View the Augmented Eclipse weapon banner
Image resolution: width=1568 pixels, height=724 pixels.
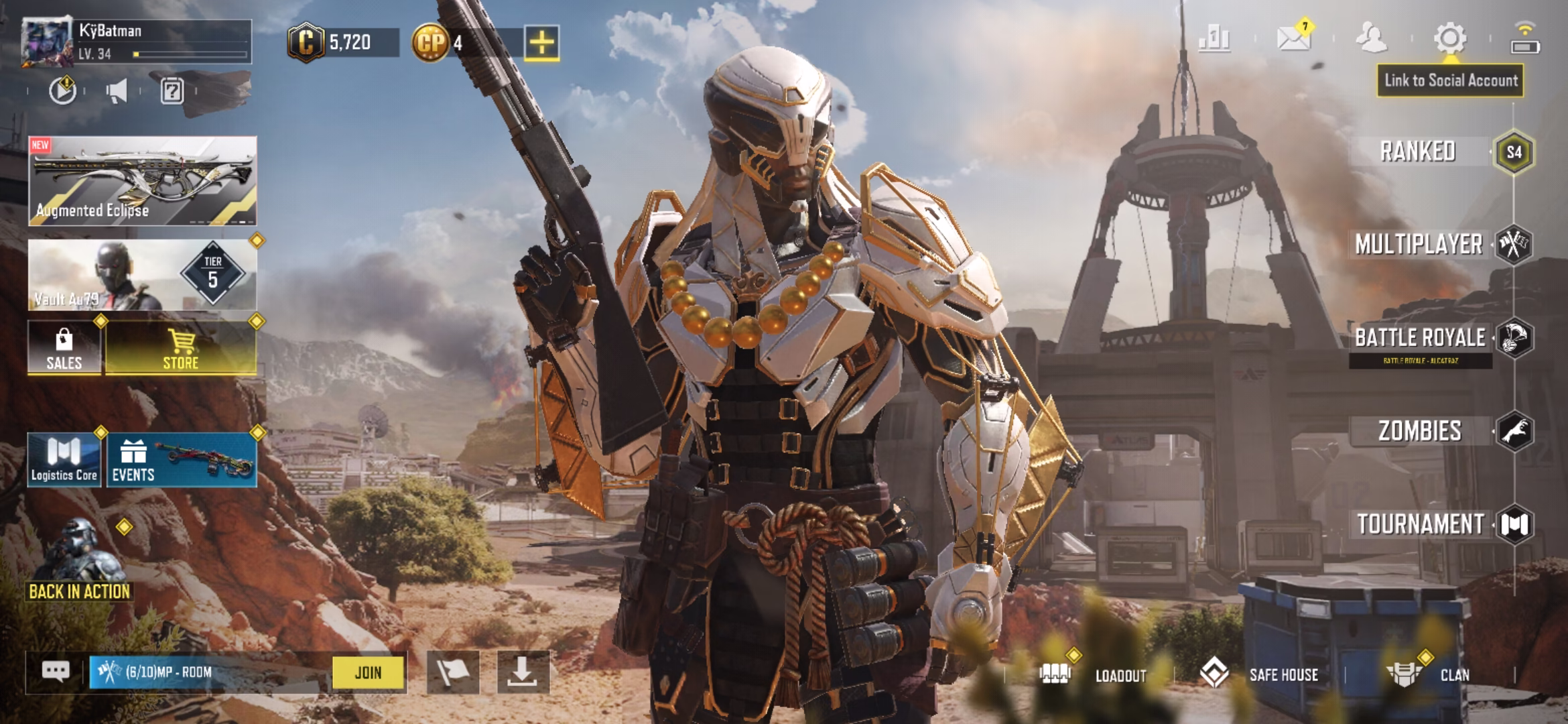tap(142, 181)
